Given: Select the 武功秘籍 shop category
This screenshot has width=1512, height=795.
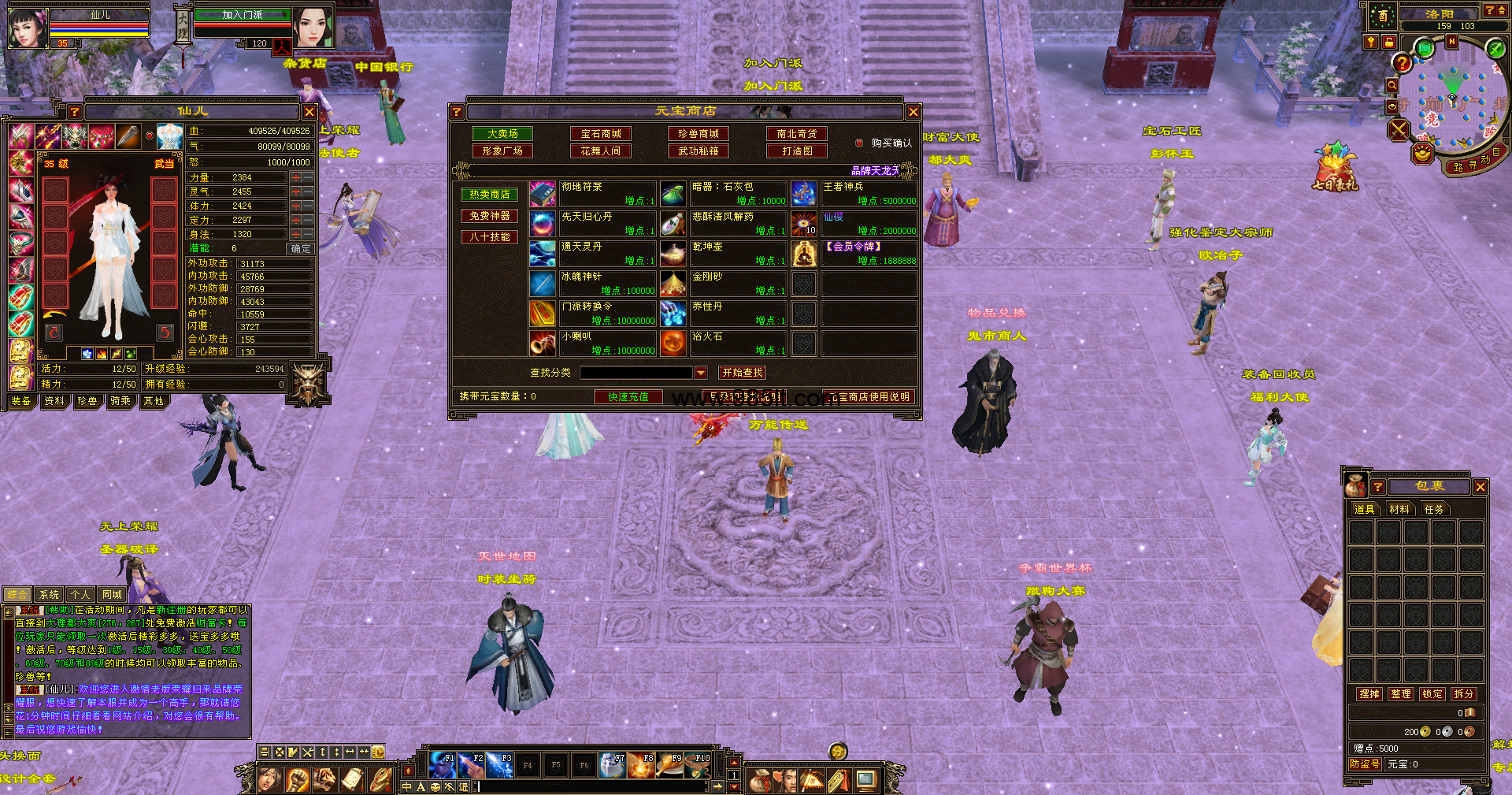Looking at the screenshot, I should 699,151.
